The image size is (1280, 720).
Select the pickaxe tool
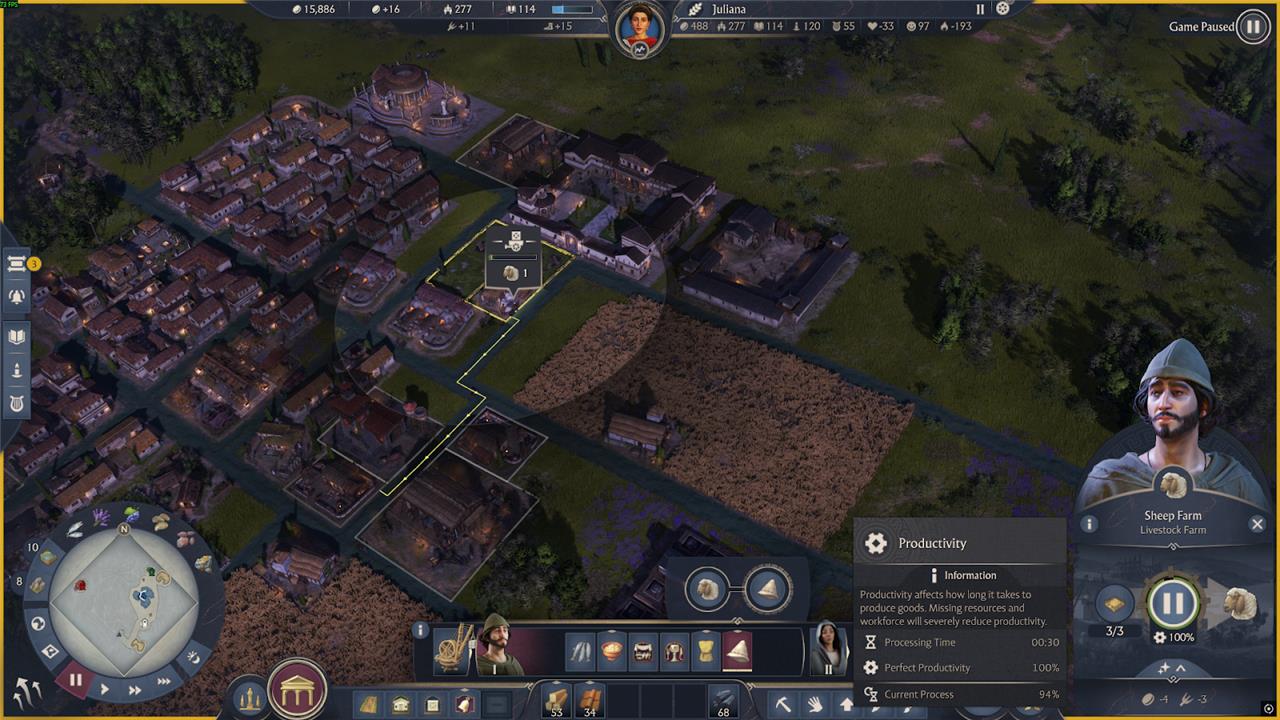[783, 704]
